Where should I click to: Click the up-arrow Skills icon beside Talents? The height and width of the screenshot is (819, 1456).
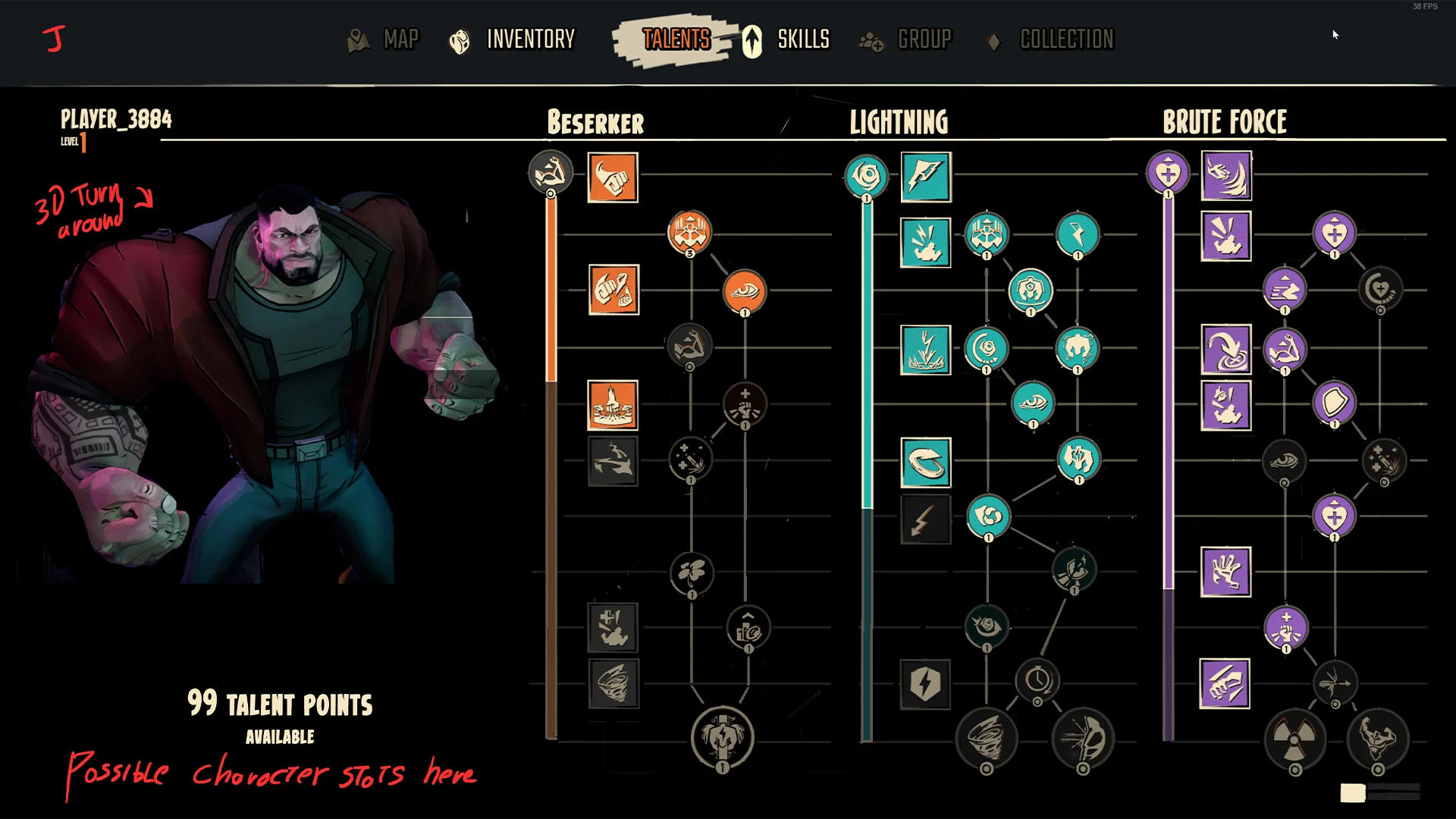coord(752,40)
